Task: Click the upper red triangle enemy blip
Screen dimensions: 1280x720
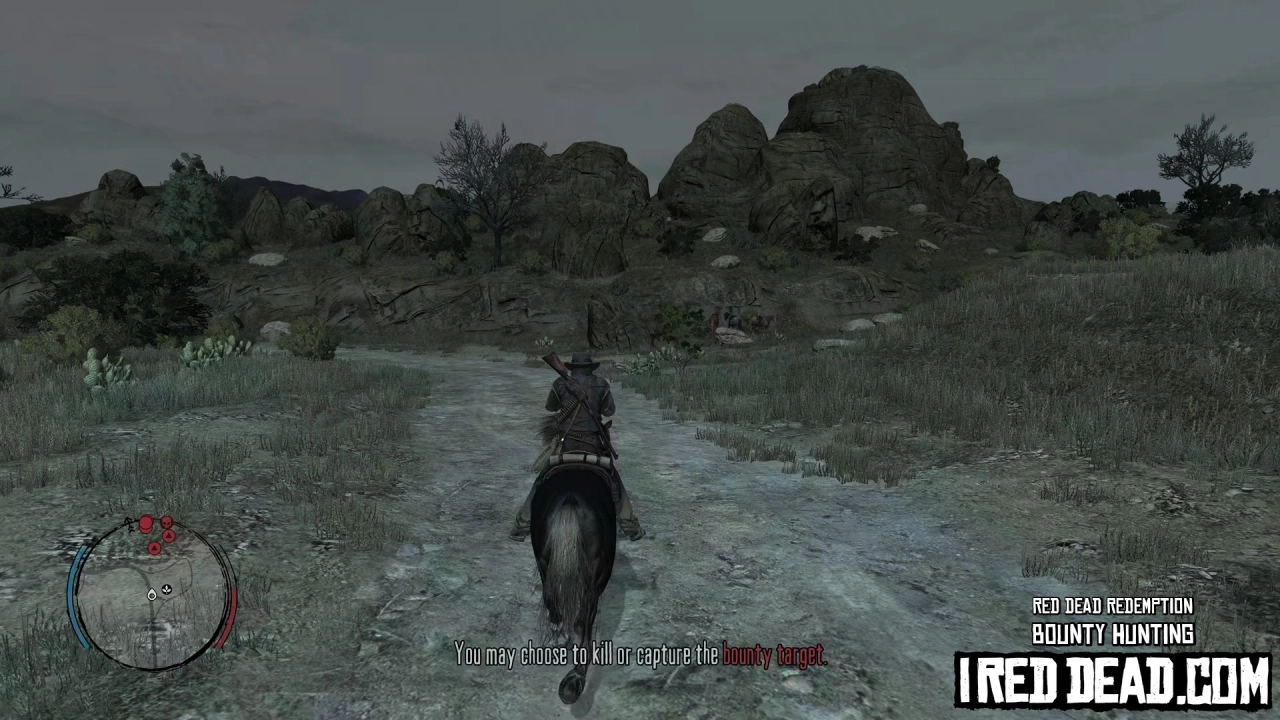Action: click(x=169, y=535)
